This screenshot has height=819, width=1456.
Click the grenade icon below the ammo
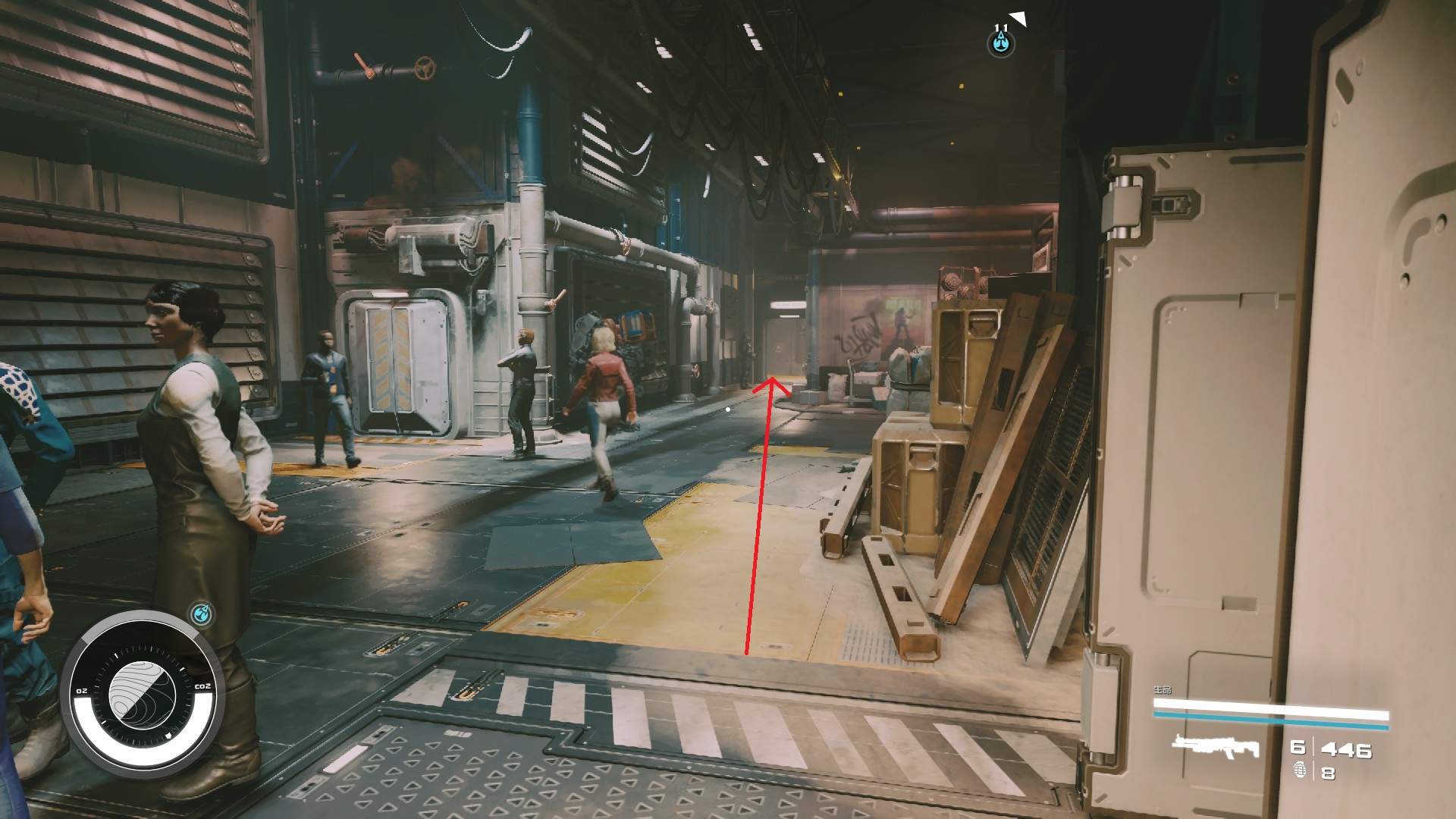point(1299,772)
